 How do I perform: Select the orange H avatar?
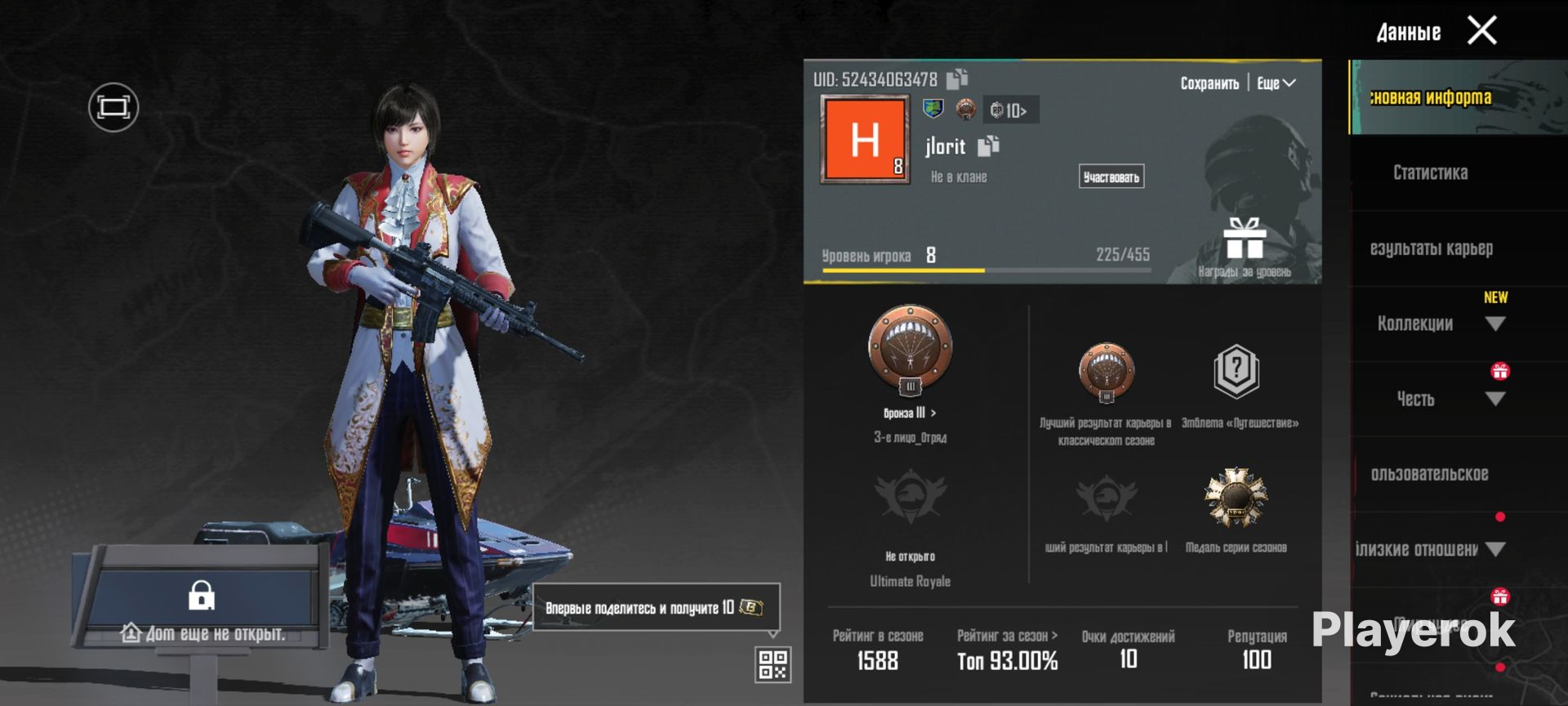865,139
